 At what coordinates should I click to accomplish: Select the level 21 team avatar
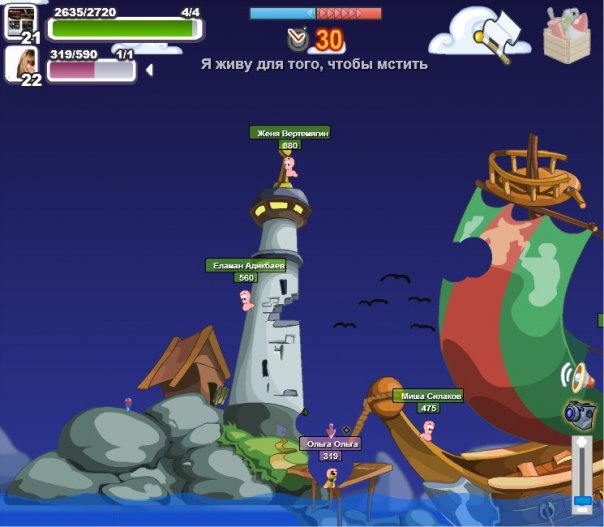(21, 22)
